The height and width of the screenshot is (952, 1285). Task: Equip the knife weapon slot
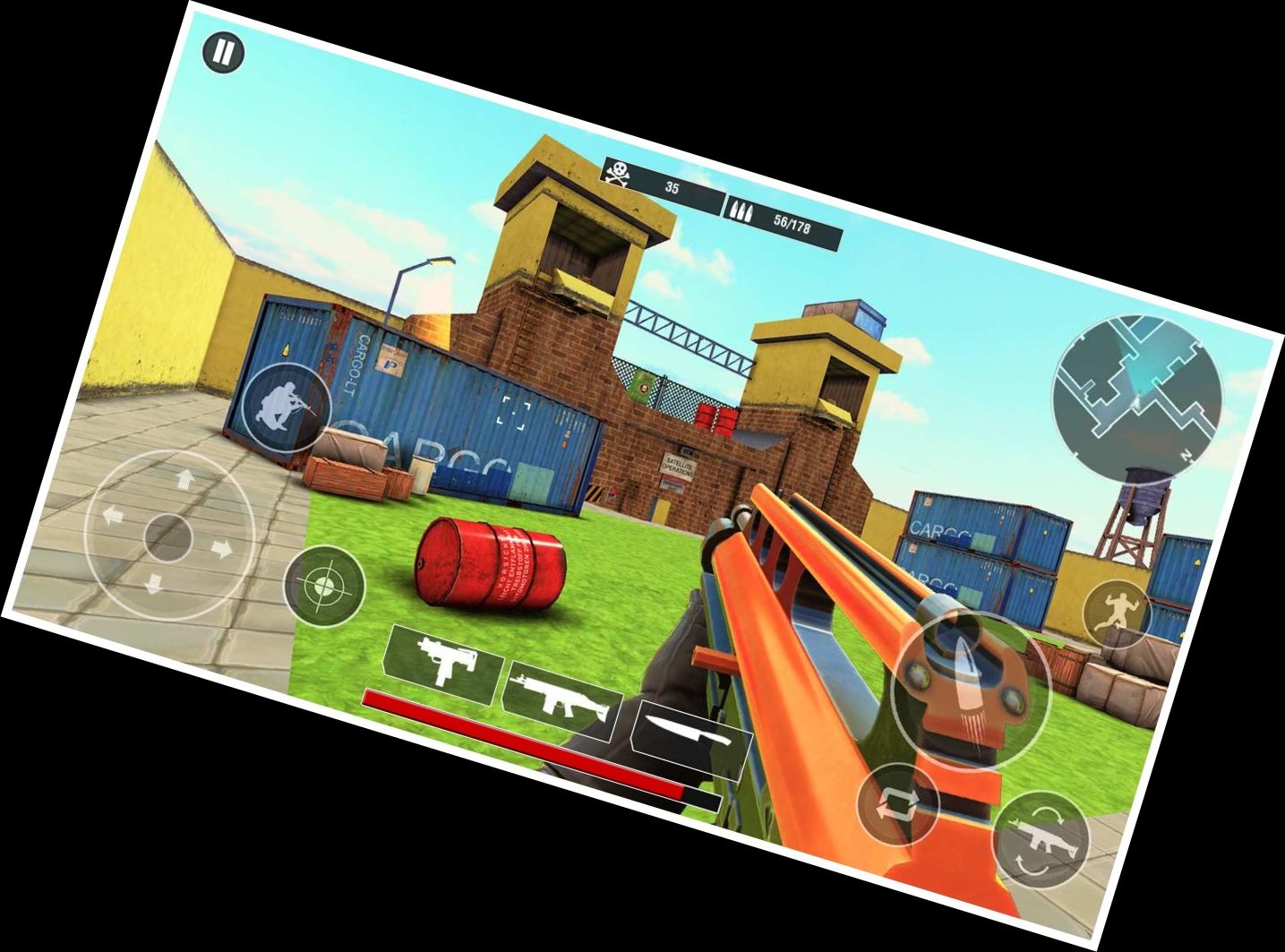click(x=690, y=734)
